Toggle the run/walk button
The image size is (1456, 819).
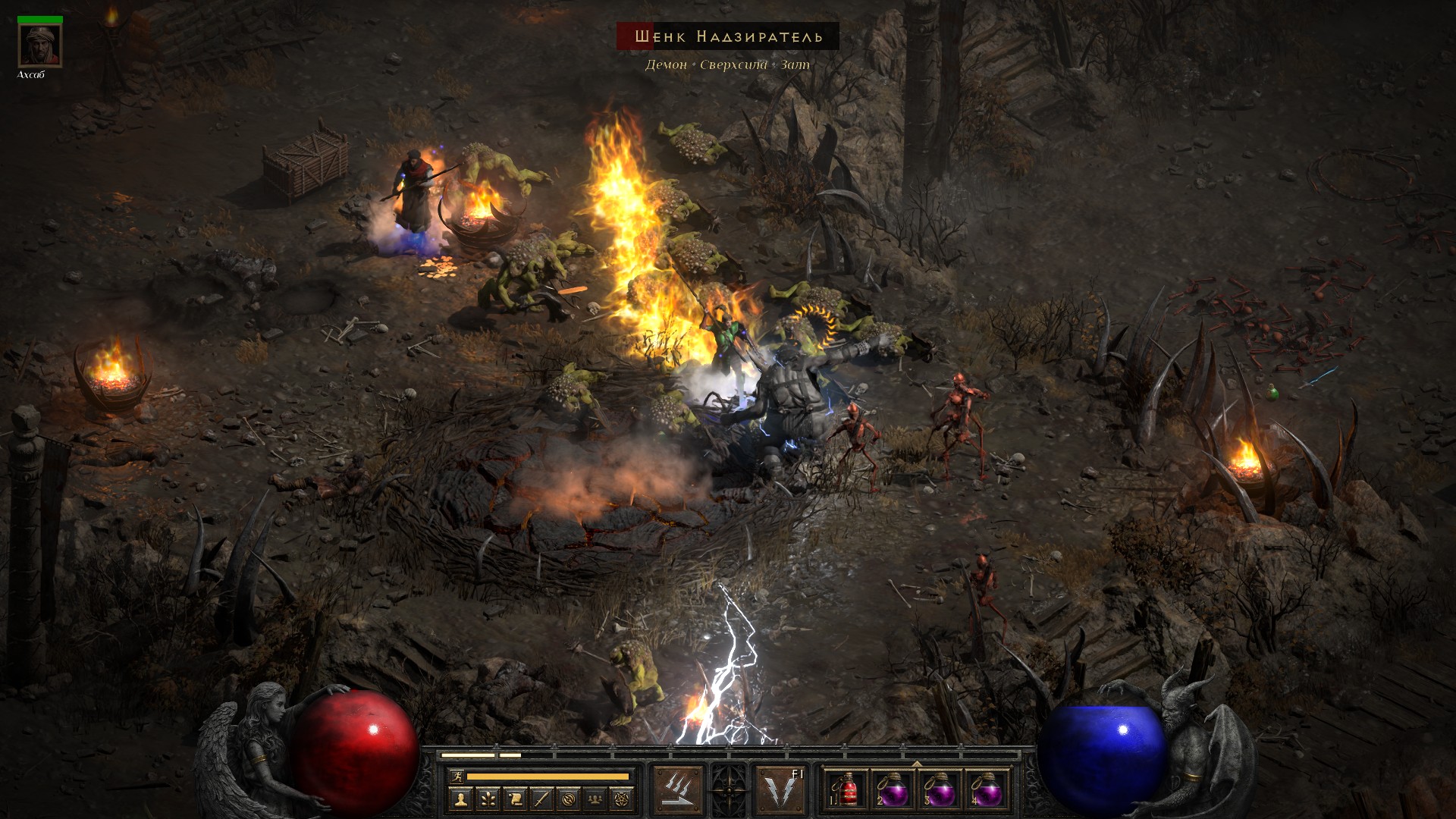coord(457,777)
